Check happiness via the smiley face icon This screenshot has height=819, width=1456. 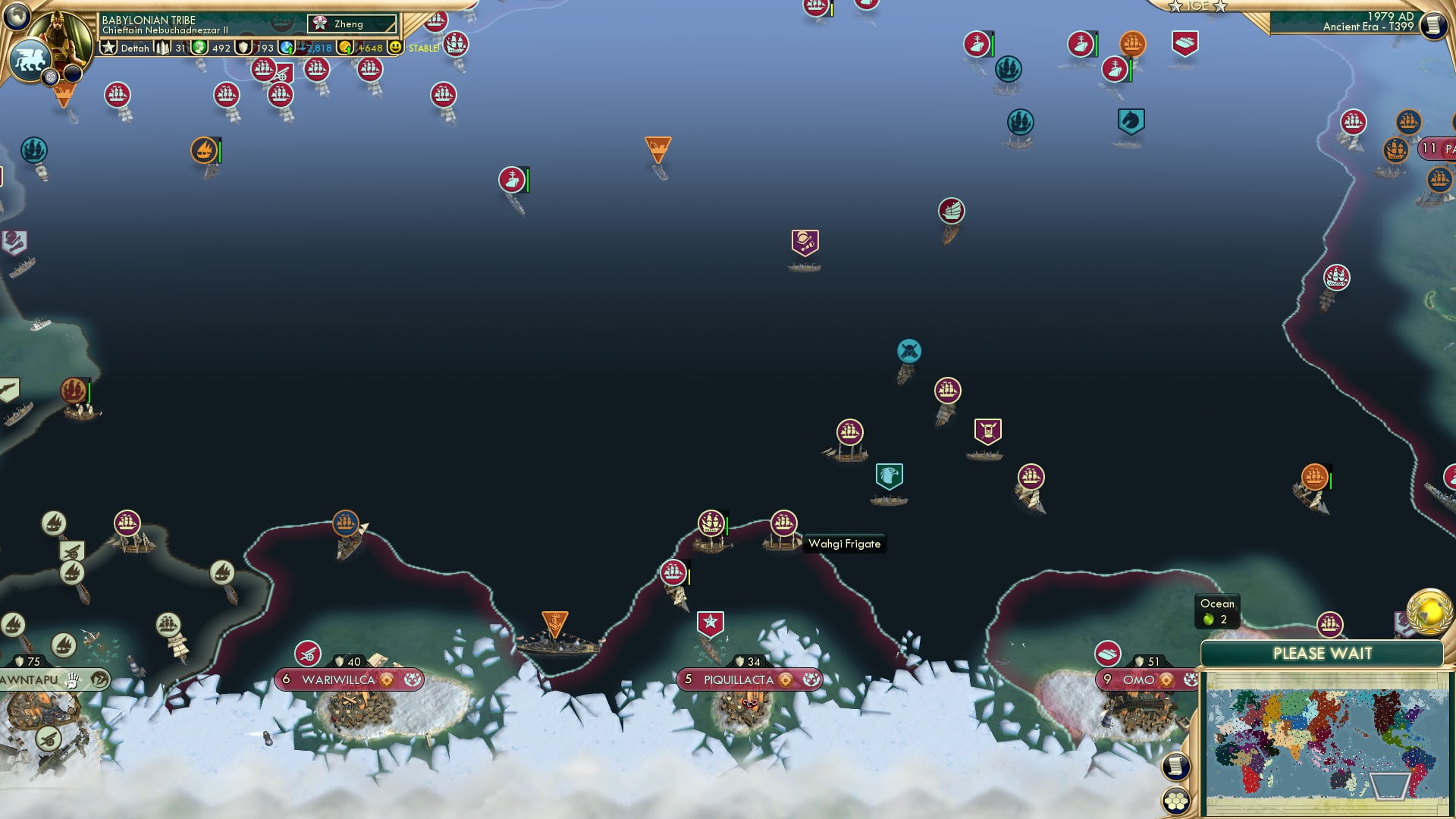tap(395, 47)
